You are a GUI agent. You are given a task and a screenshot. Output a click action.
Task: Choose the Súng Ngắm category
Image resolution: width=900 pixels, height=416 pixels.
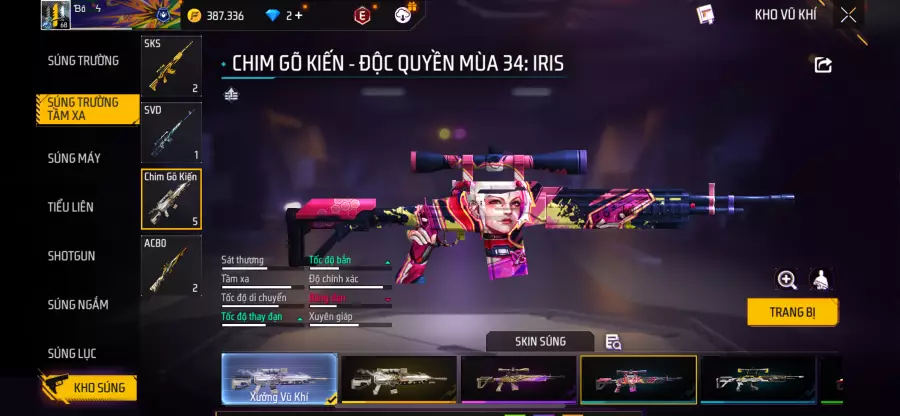pos(78,304)
